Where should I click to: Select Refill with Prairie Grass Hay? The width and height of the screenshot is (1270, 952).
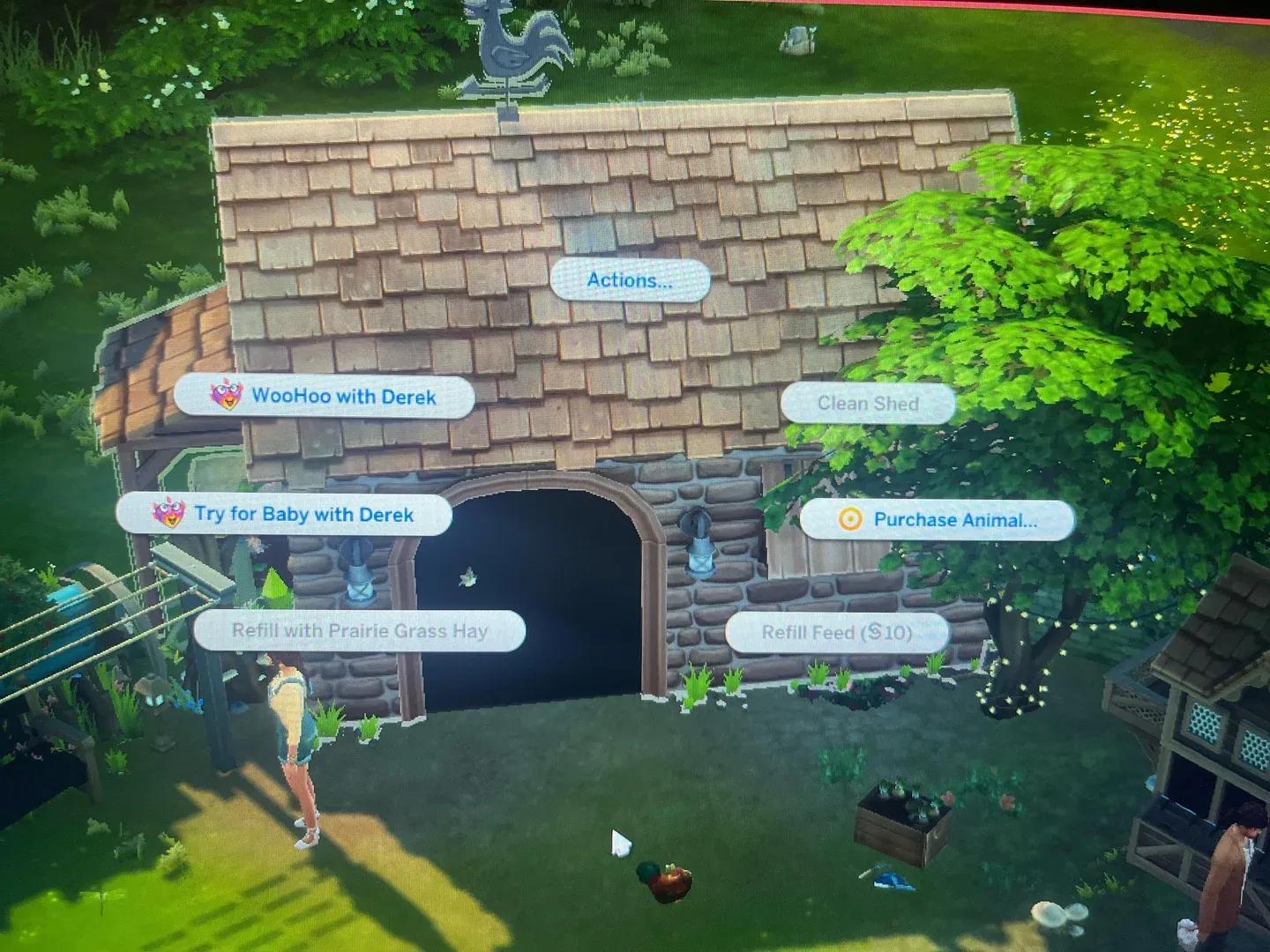[360, 631]
